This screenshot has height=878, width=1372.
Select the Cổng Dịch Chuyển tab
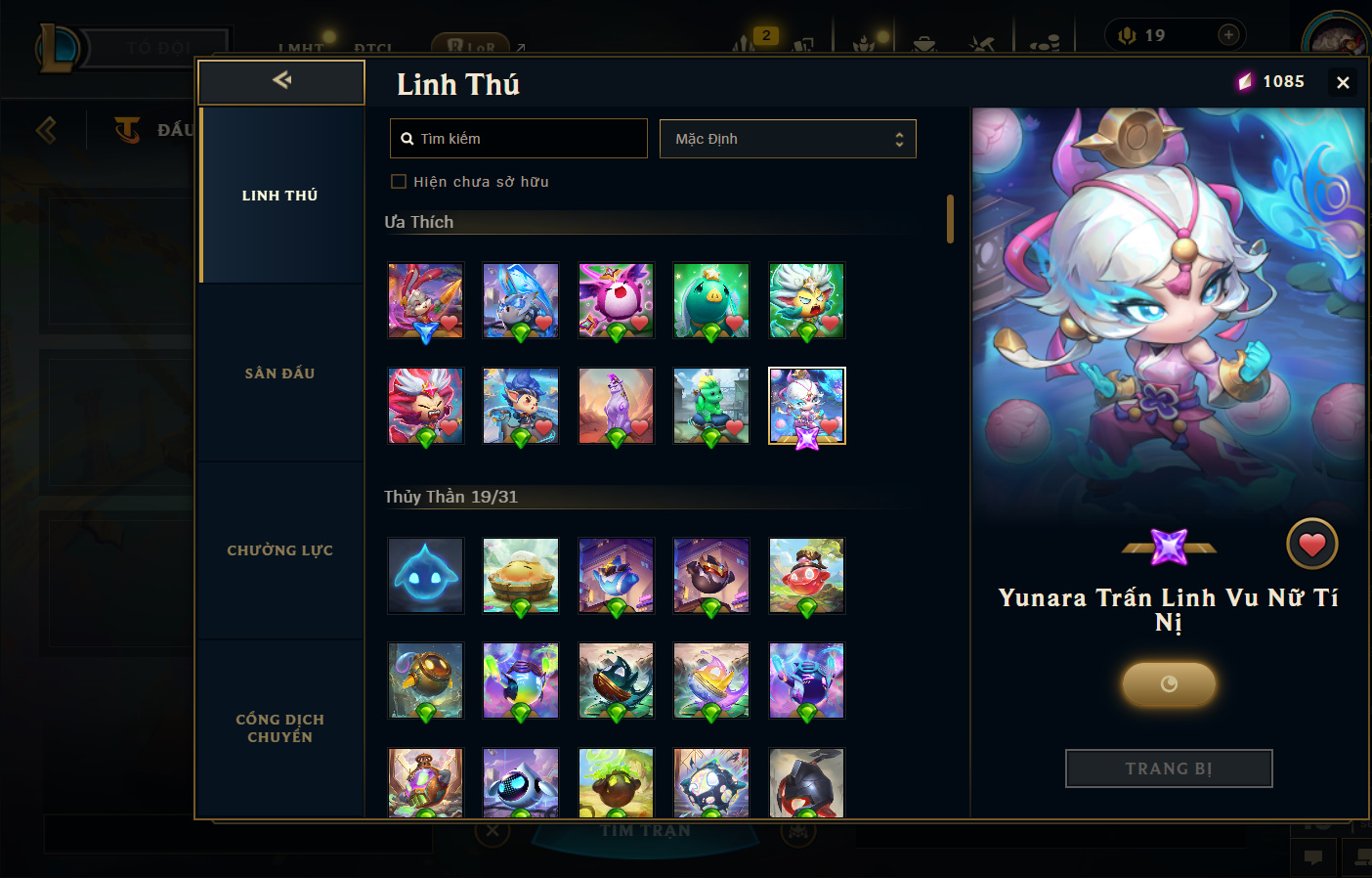pos(280,728)
